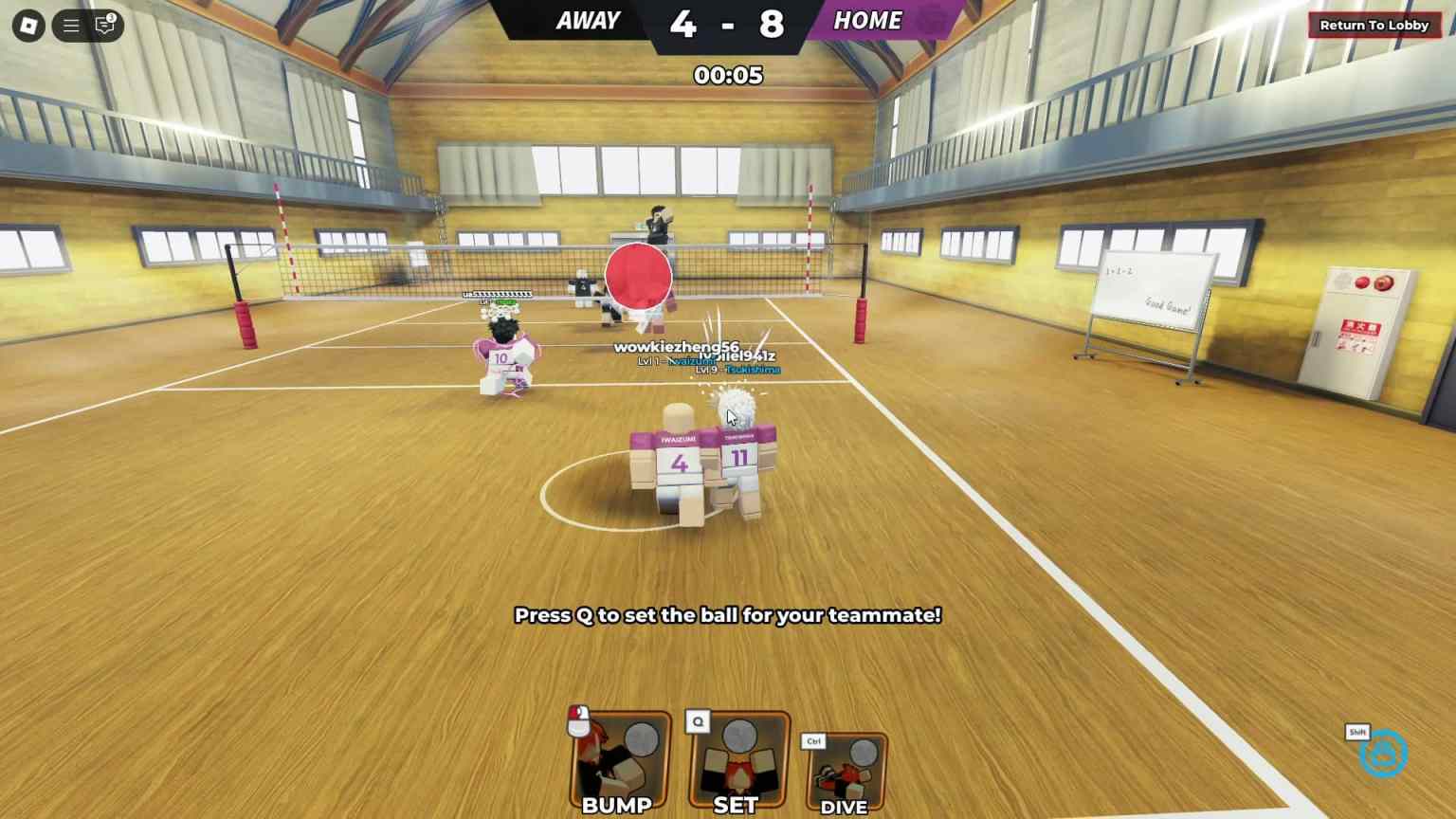Viewport: 1456px width, 819px height.
Task: Expand the Roblox settings menu list
Action: pos(70,26)
